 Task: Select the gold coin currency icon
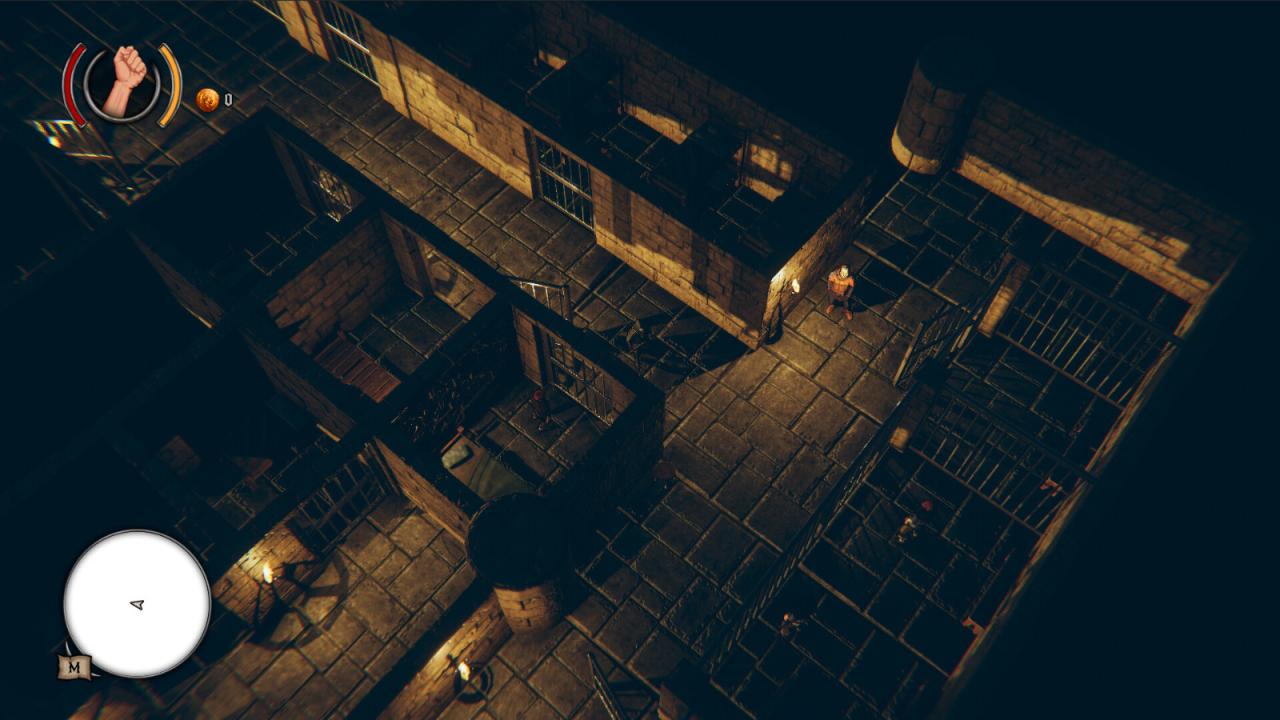(x=207, y=100)
